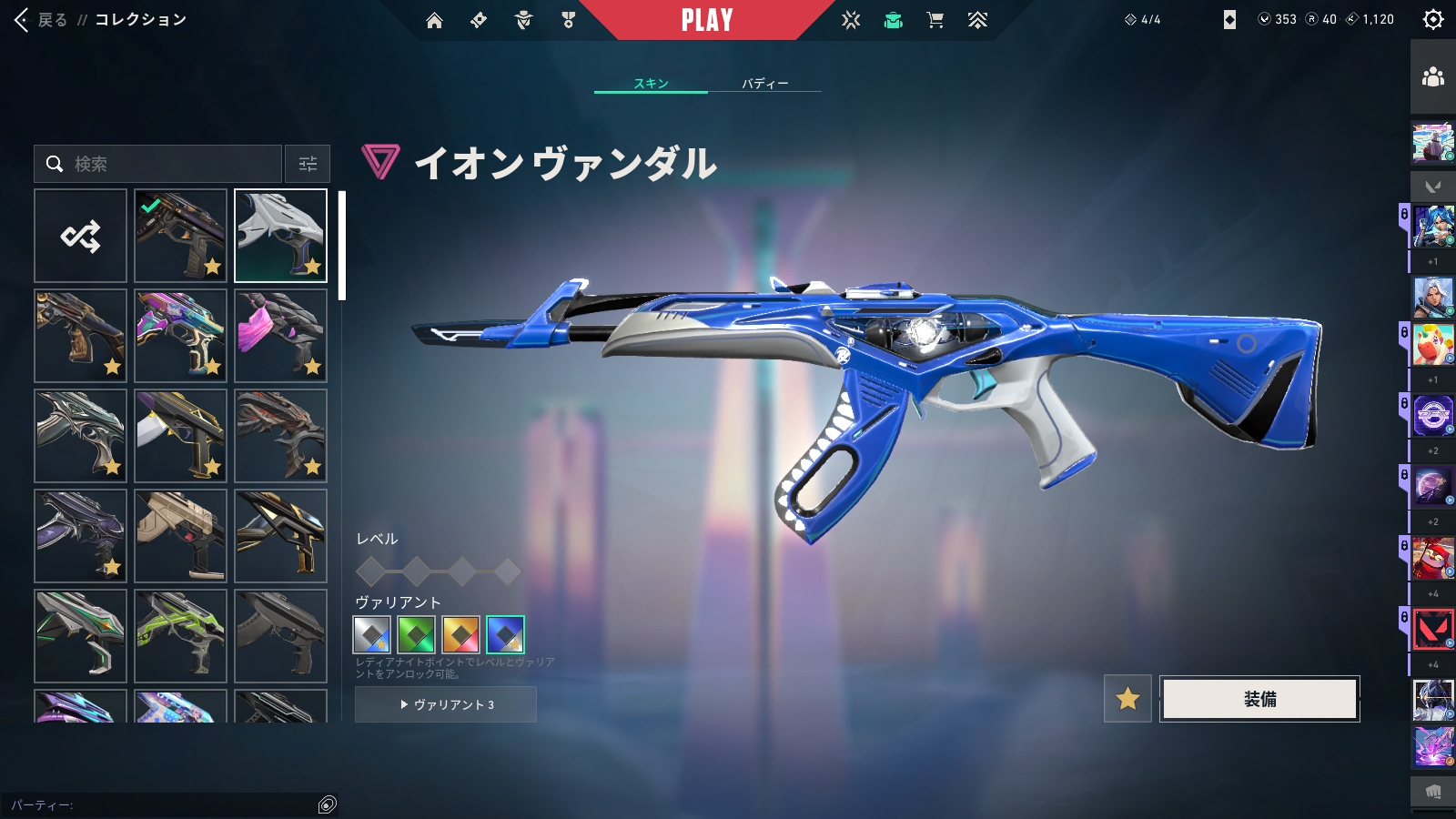Viewport: 1456px width, 819px height.
Task: Play the ヴァリアント 3 preview video
Action: click(446, 704)
